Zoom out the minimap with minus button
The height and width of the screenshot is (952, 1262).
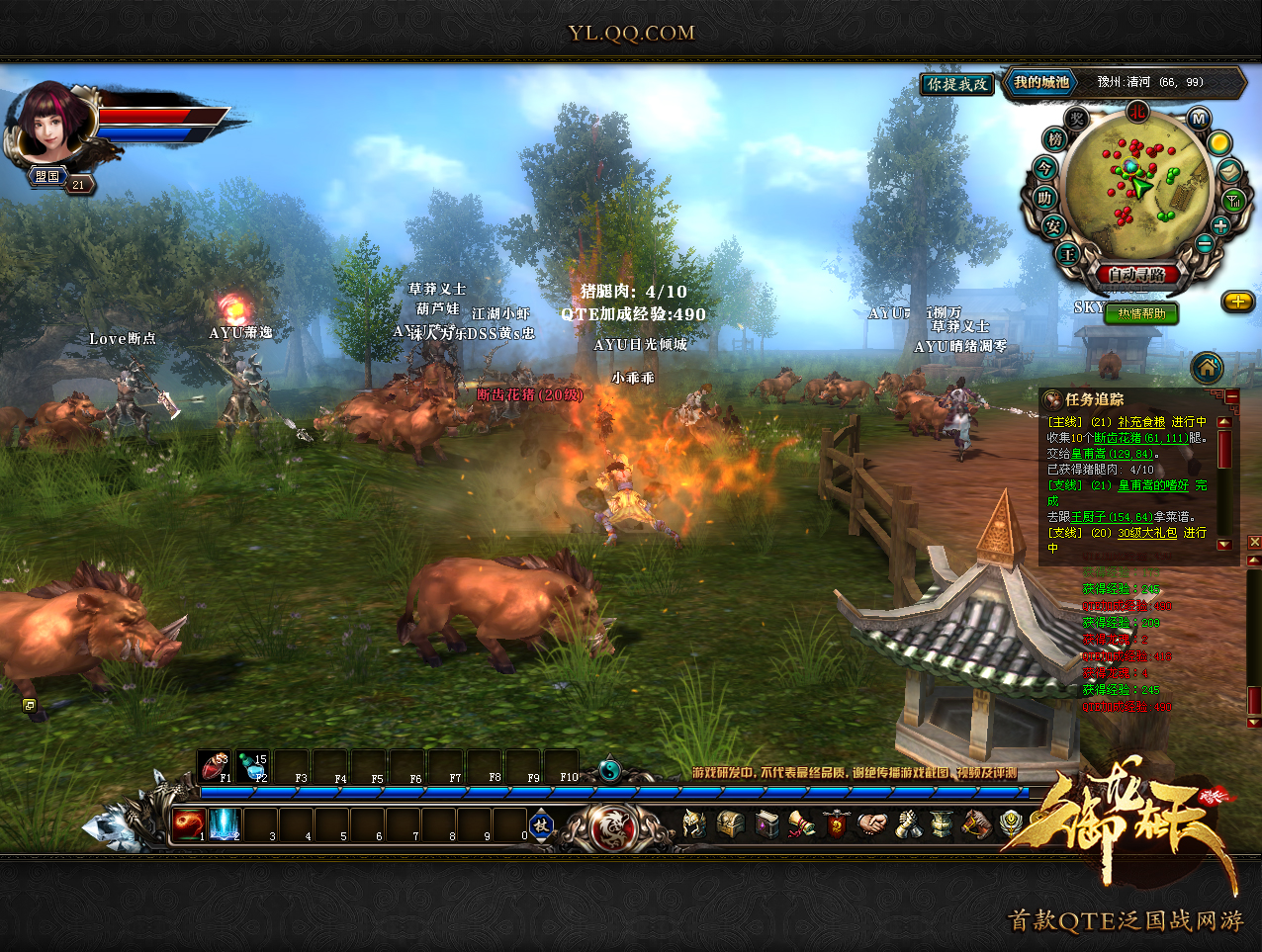click(x=1204, y=244)
